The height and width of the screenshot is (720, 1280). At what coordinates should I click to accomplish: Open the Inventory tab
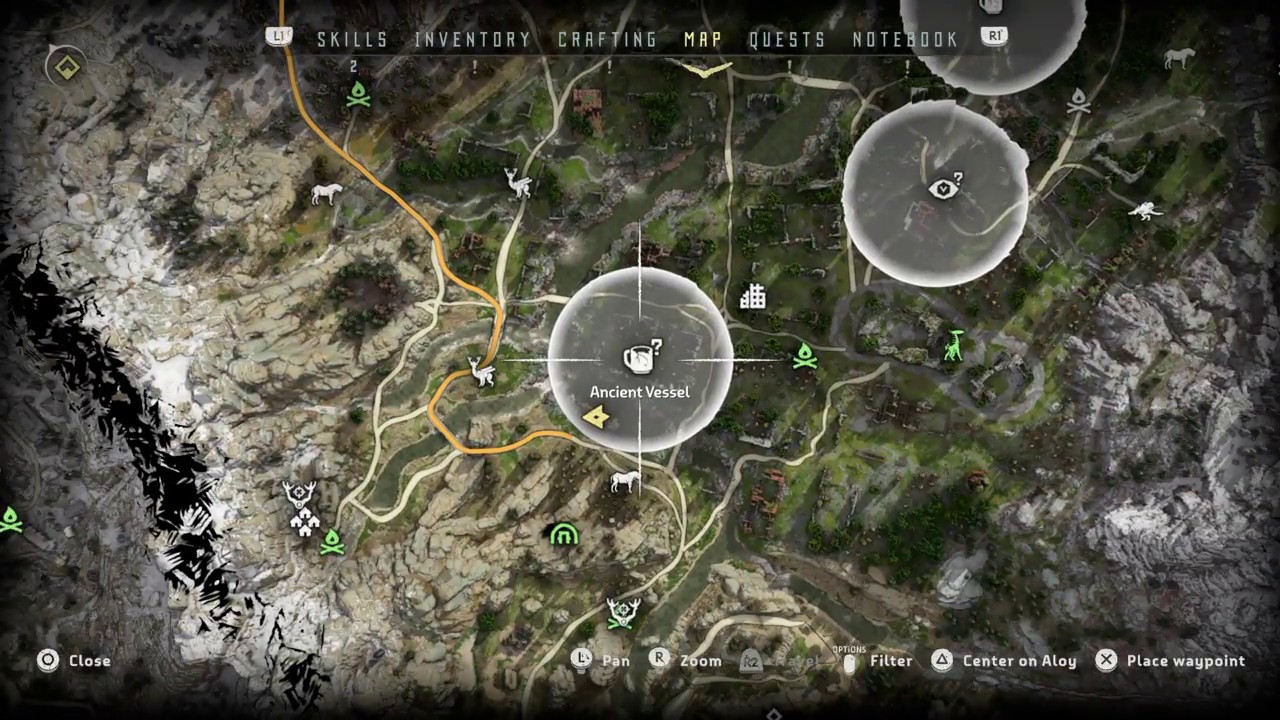click(x=472, y=40)
